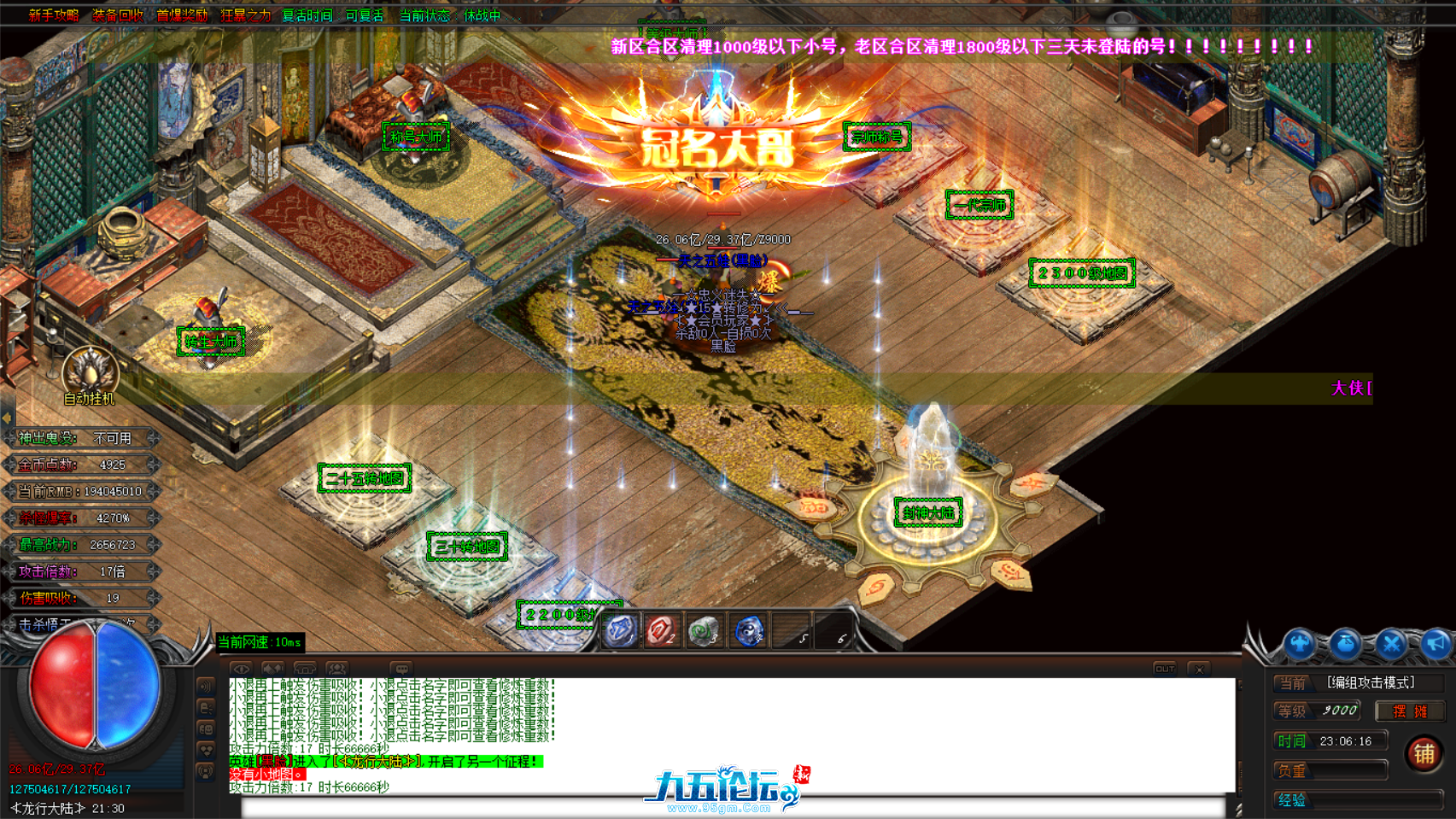
Task: Click the blue character strength icon
Action: click(1300, 642)
